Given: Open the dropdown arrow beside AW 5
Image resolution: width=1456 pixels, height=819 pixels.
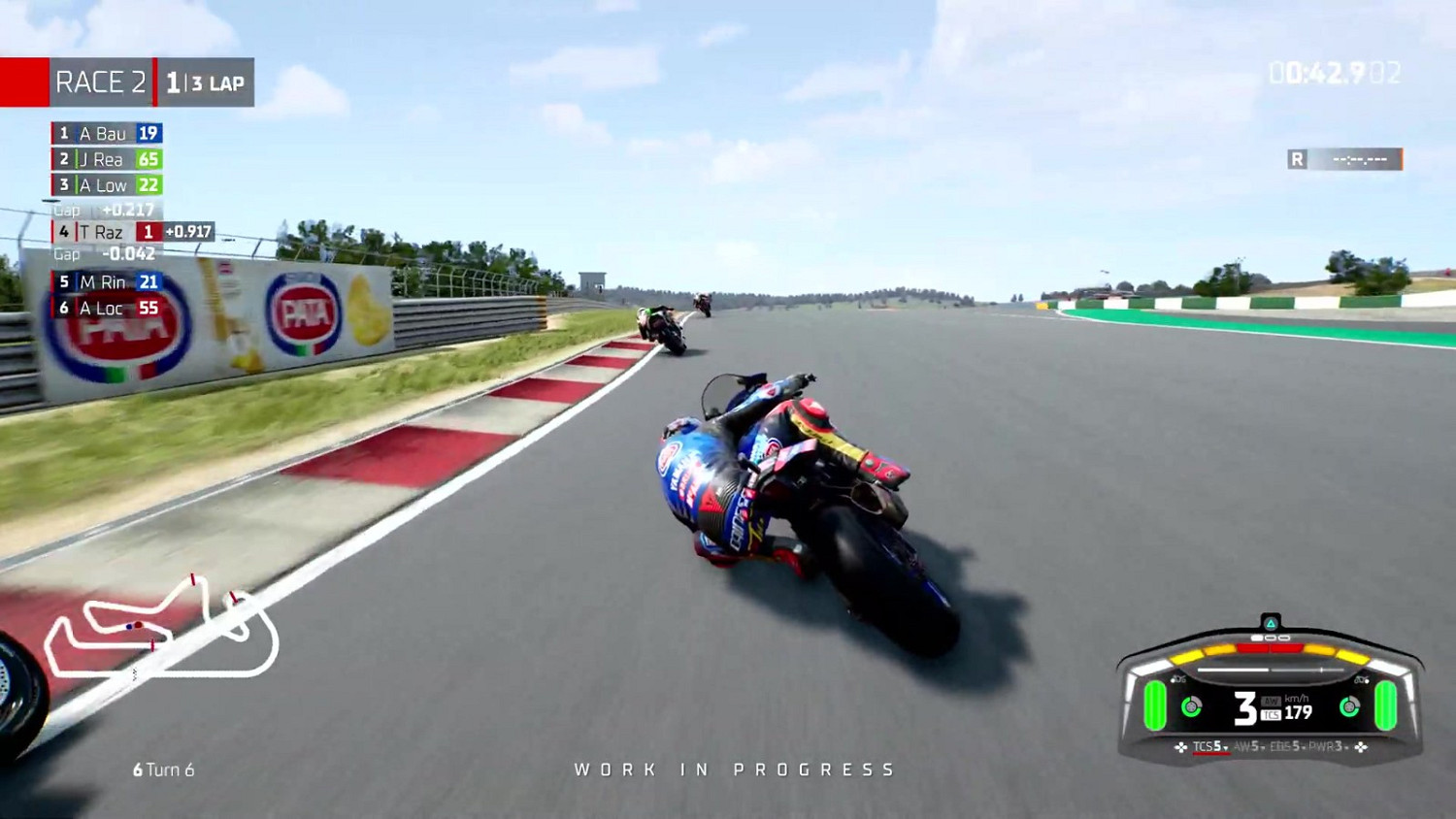Looking at the screenshot, I should tap(1262, 747).
